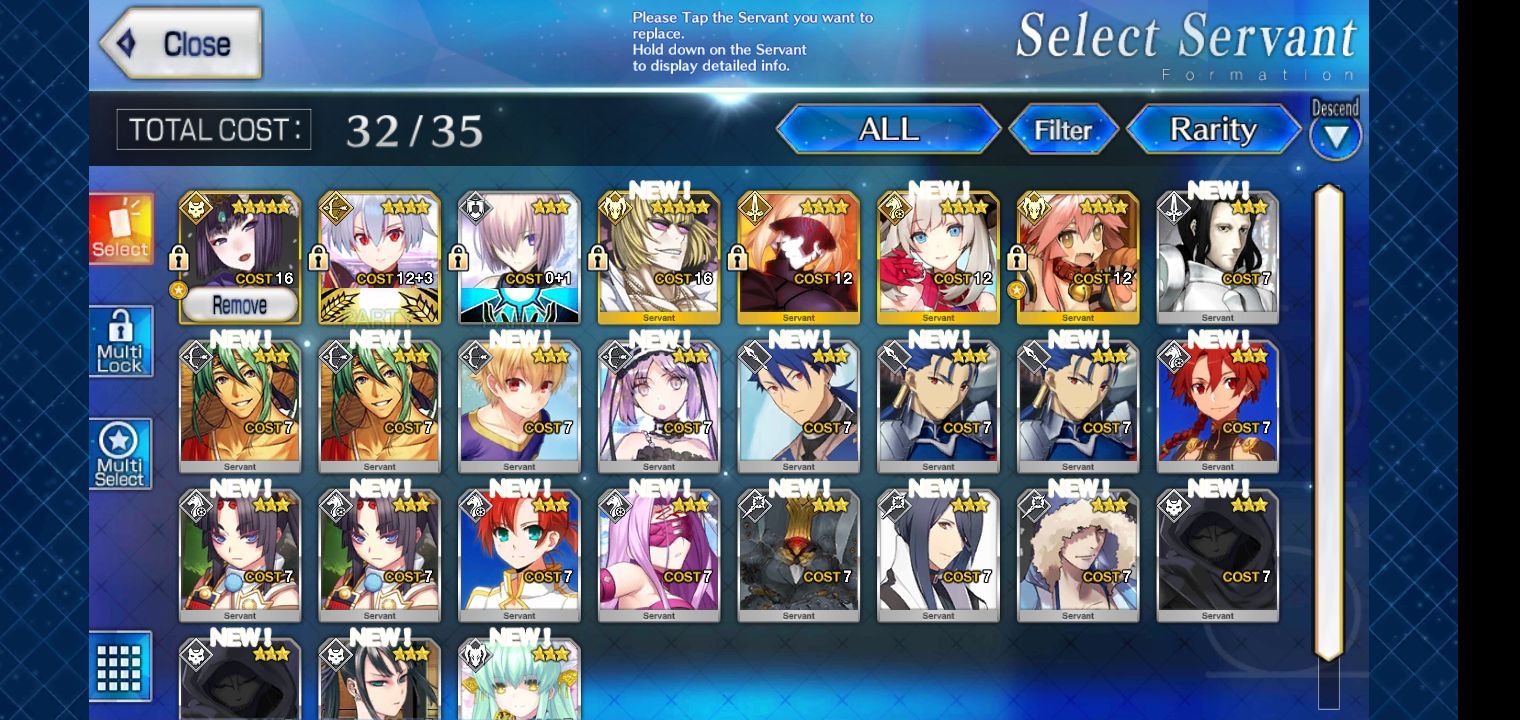The height and width of the screenshot is (720, 1520).
Task: Open the grid menu icon at bottom left
Action: click(119, 666)
